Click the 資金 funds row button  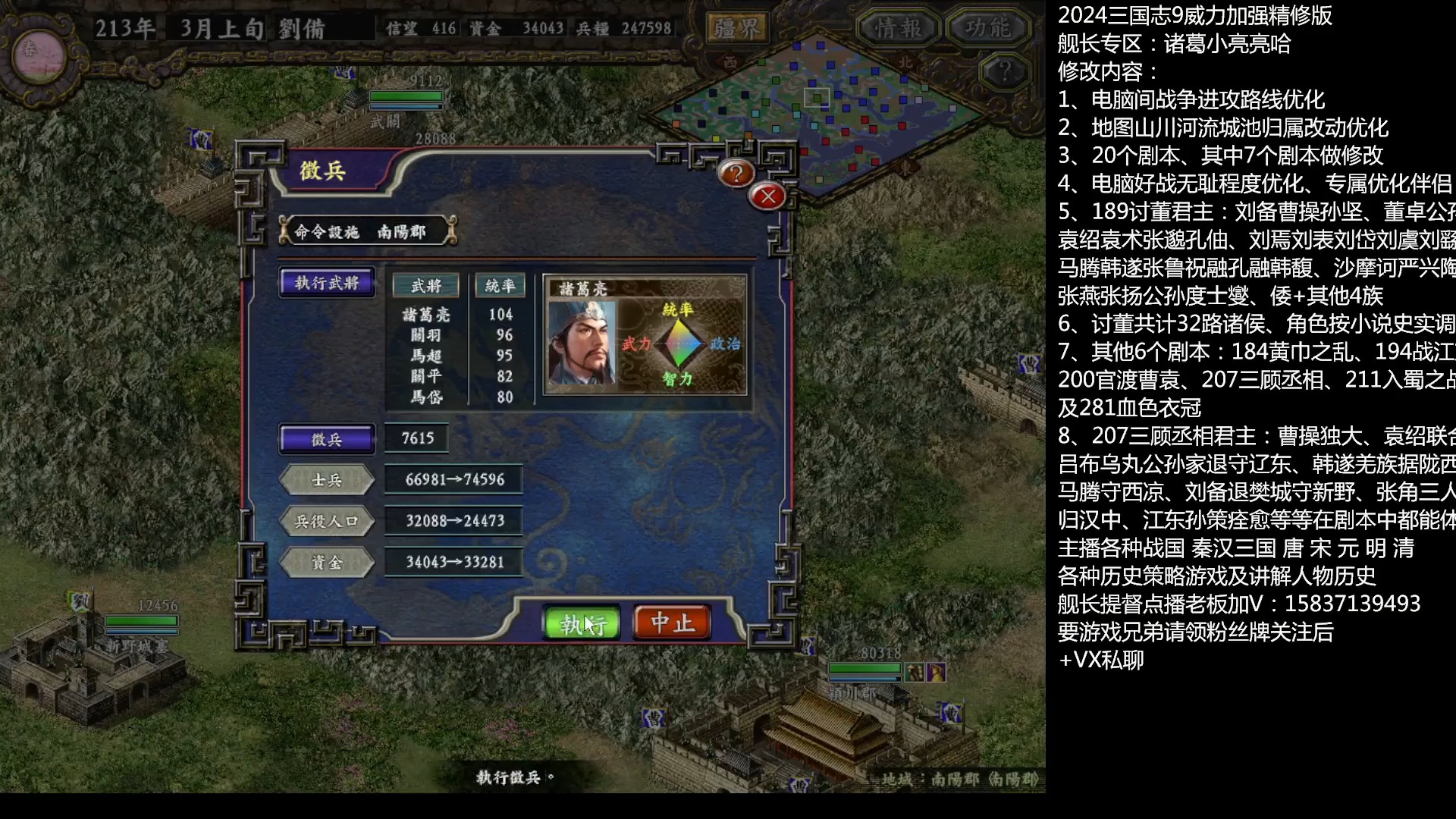327,562
